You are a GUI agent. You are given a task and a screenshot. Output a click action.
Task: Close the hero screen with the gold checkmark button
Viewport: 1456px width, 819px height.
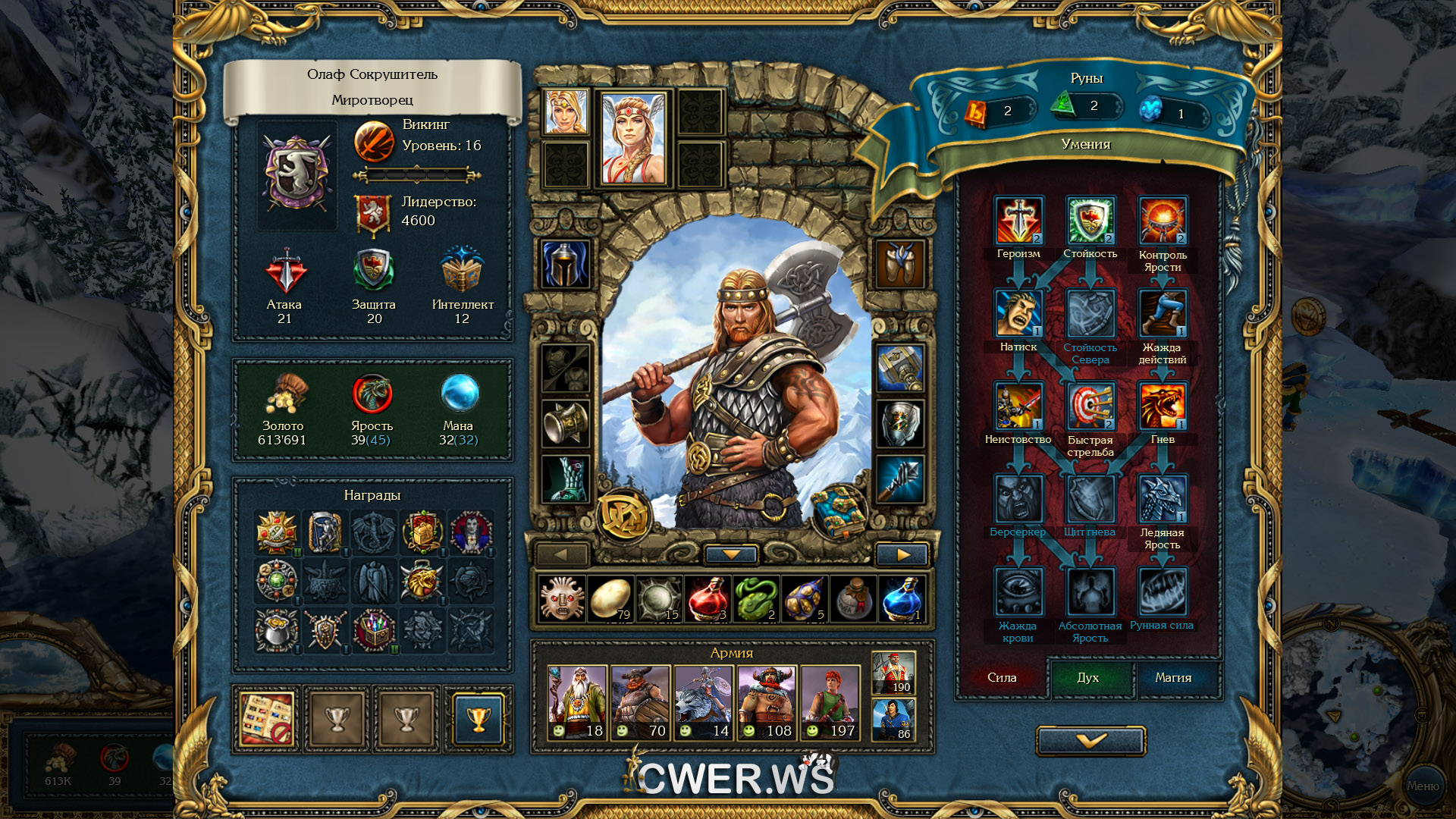[x=1090, y=740]
